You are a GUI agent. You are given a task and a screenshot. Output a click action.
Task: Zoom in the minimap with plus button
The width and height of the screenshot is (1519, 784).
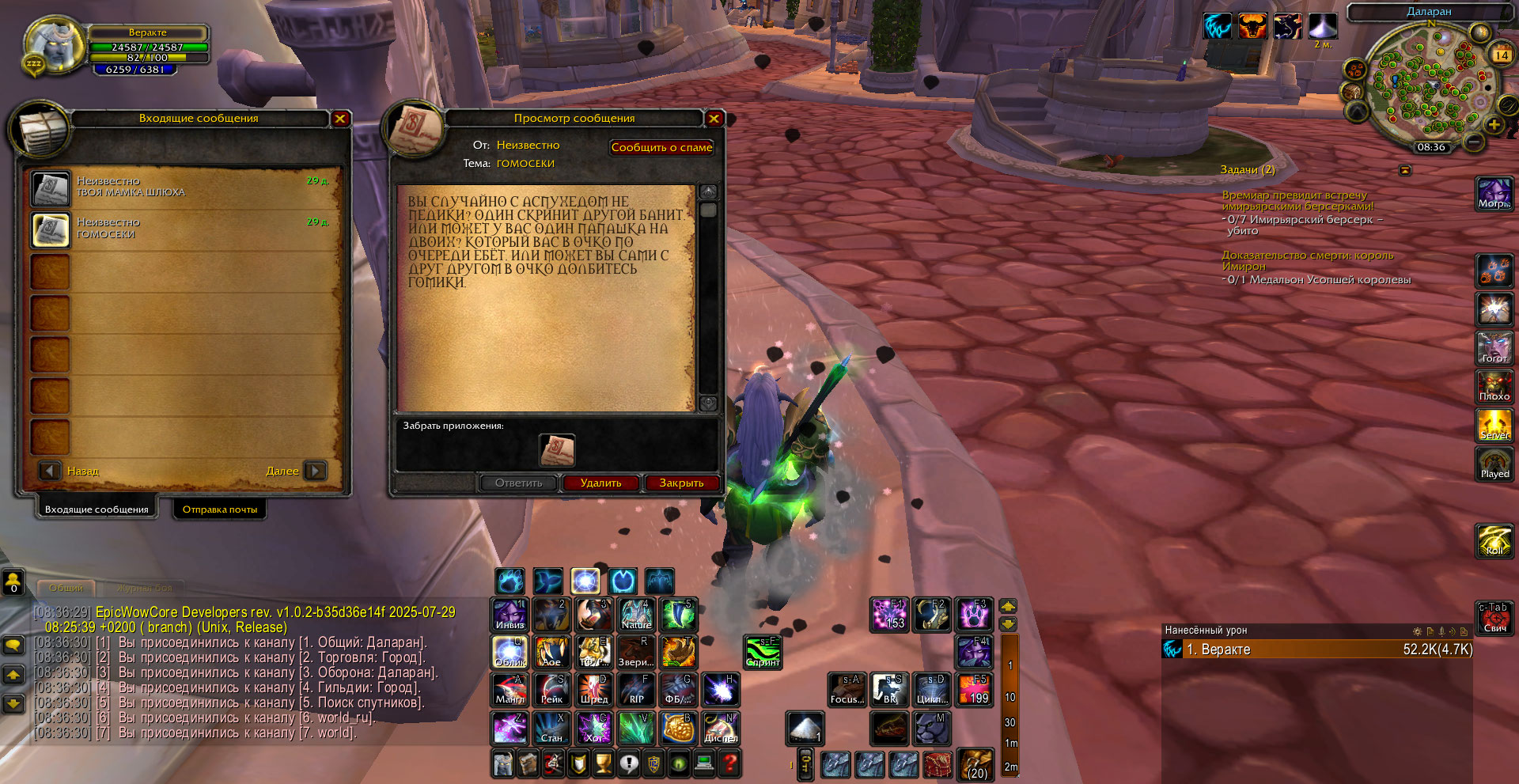coord(1494,125)
